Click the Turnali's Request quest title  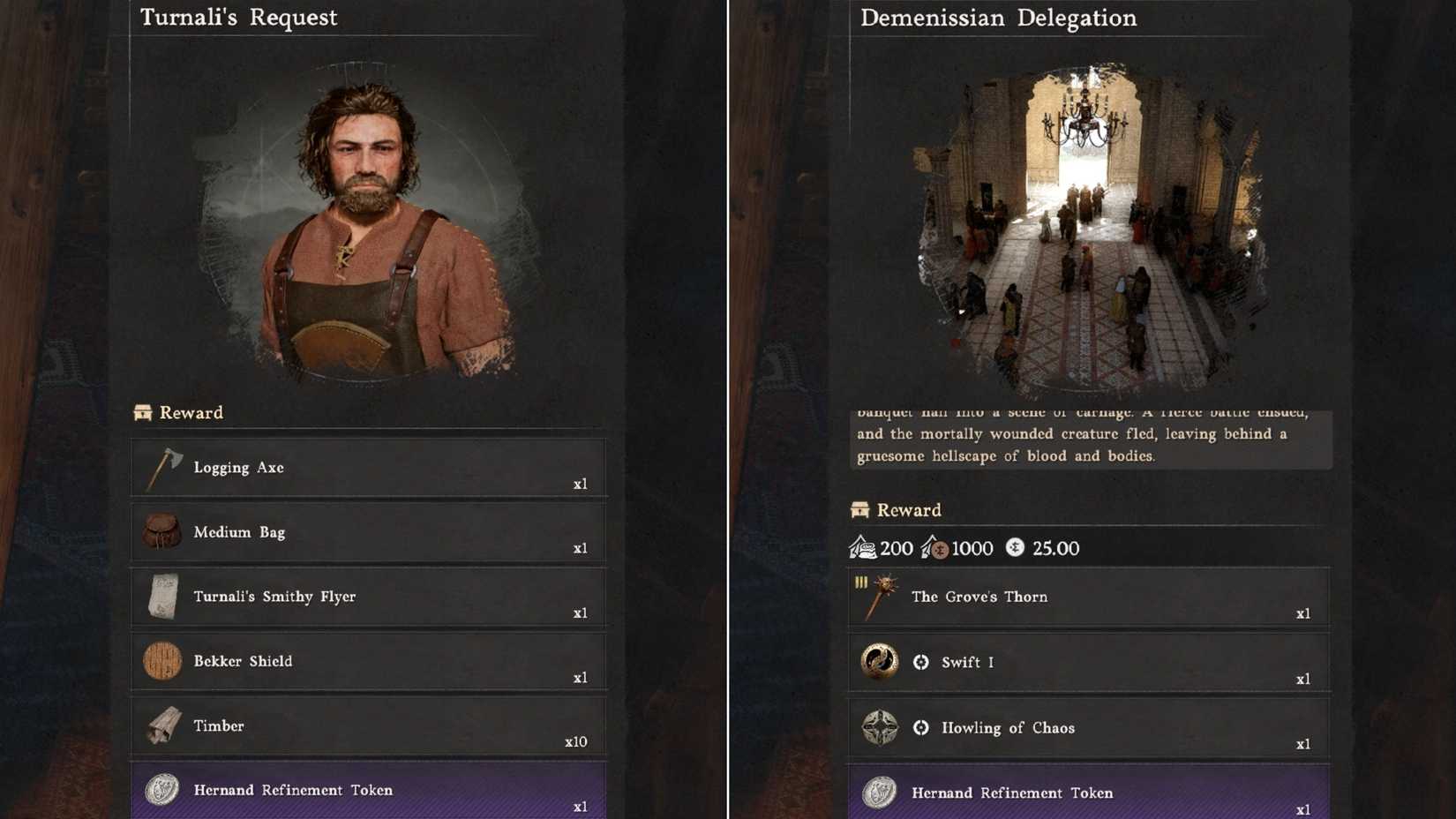click(236, 17)
